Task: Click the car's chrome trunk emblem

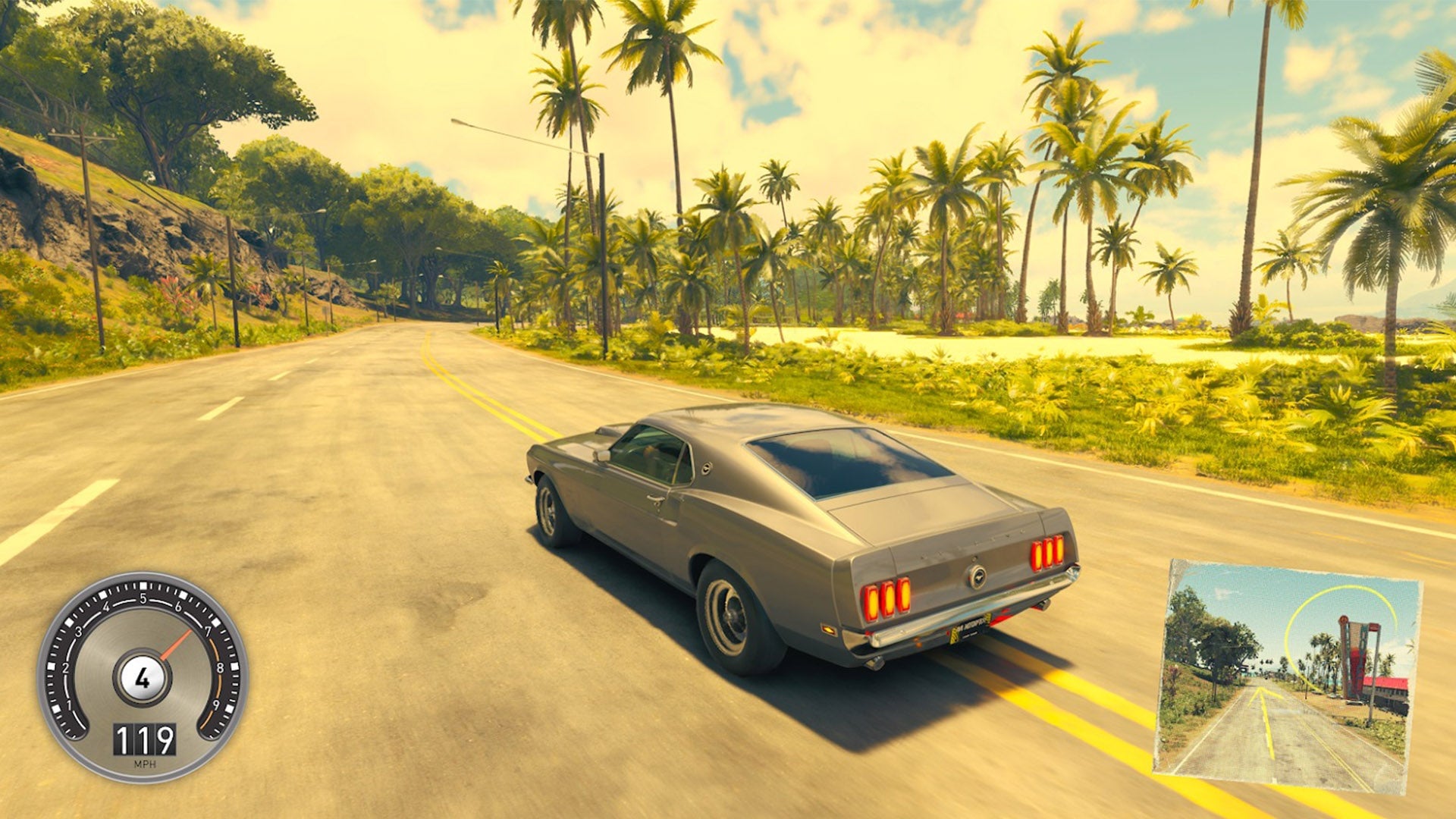Action: pos(977,576)
